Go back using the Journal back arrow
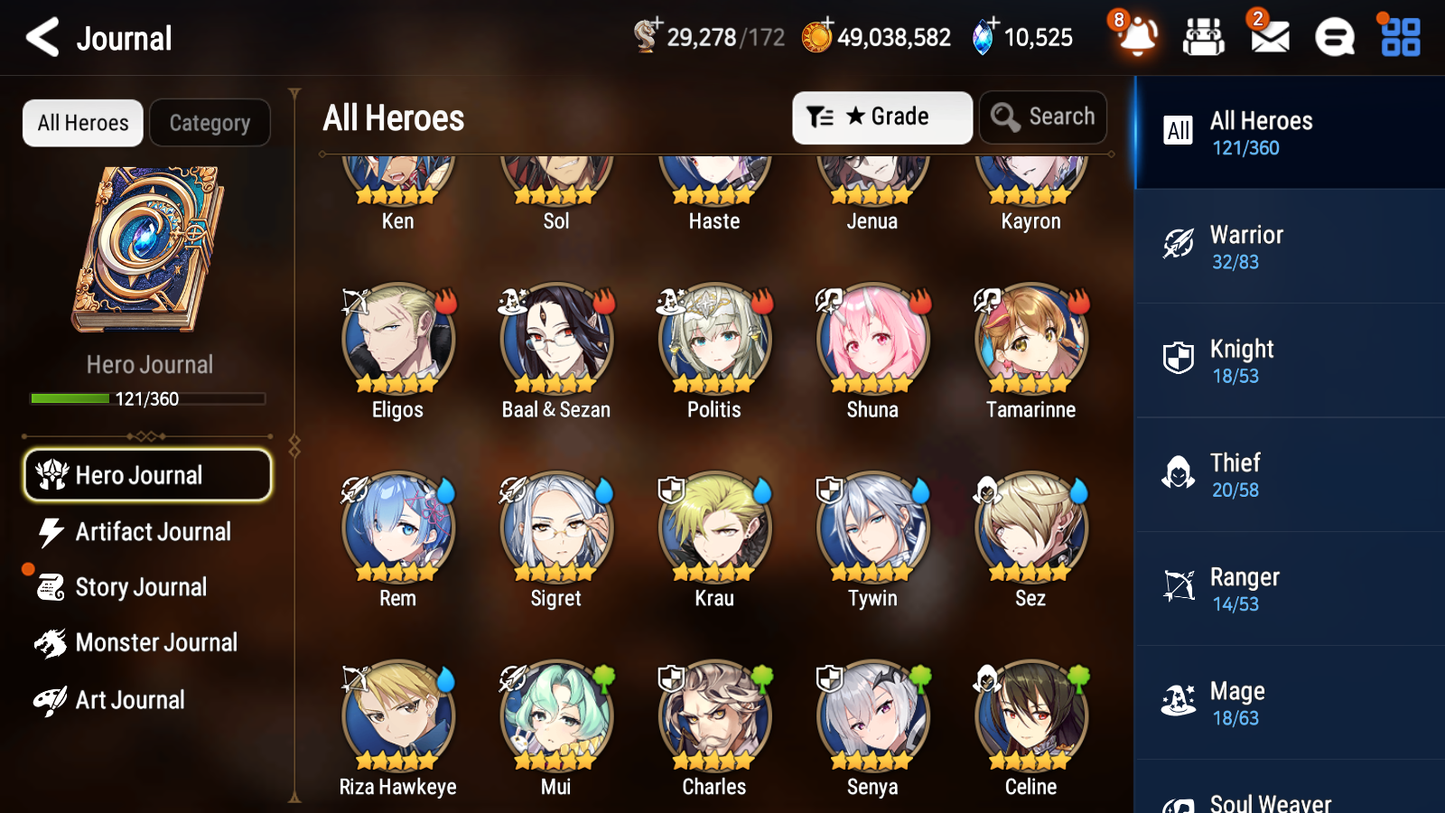Image resolution: width=1445 pixels, height=813 pixels. 42,37
